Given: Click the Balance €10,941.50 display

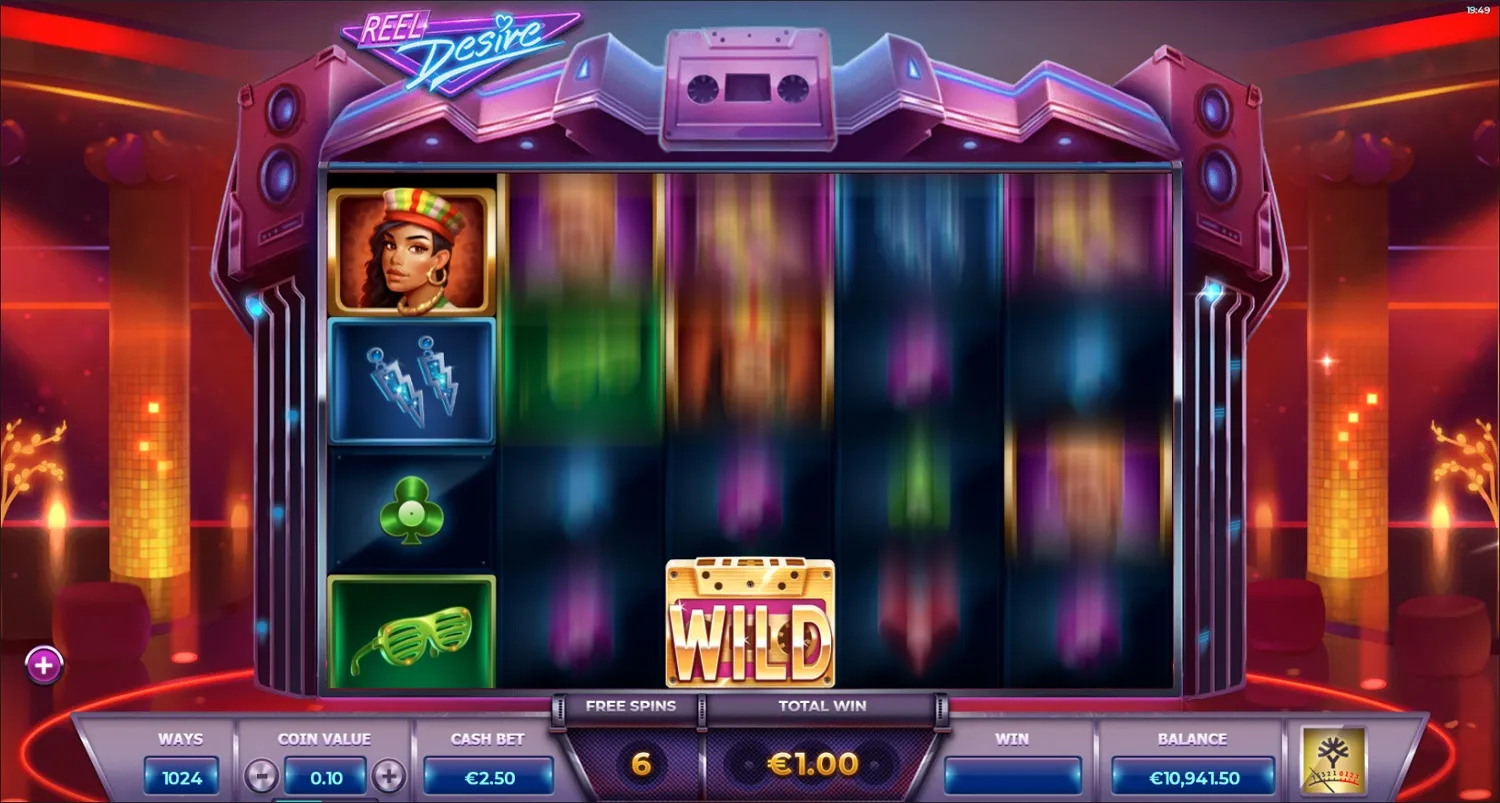Looking at the screenshot, I should (1192, 775).
